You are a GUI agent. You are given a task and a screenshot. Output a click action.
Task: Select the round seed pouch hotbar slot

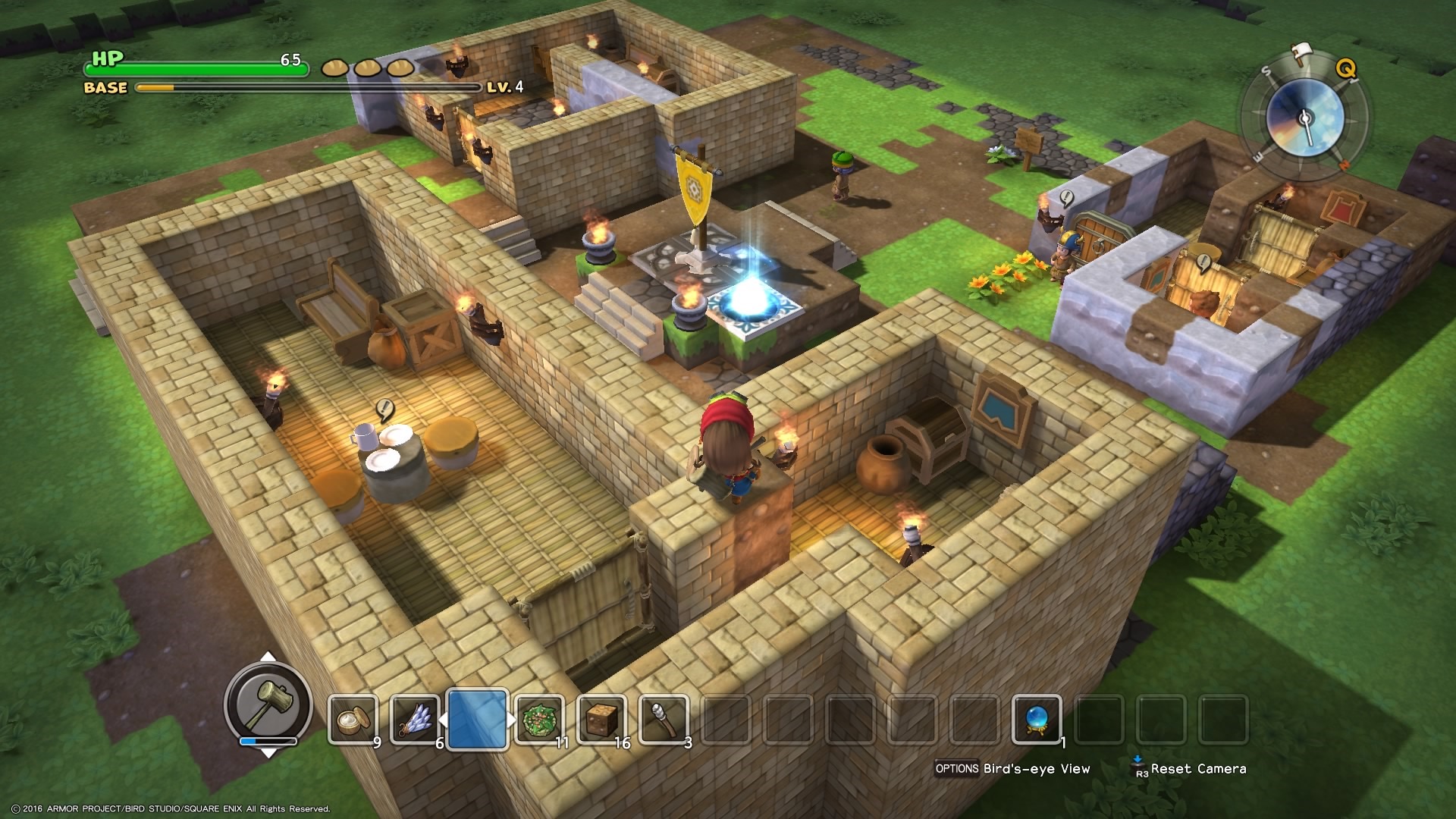coord(352,720)
